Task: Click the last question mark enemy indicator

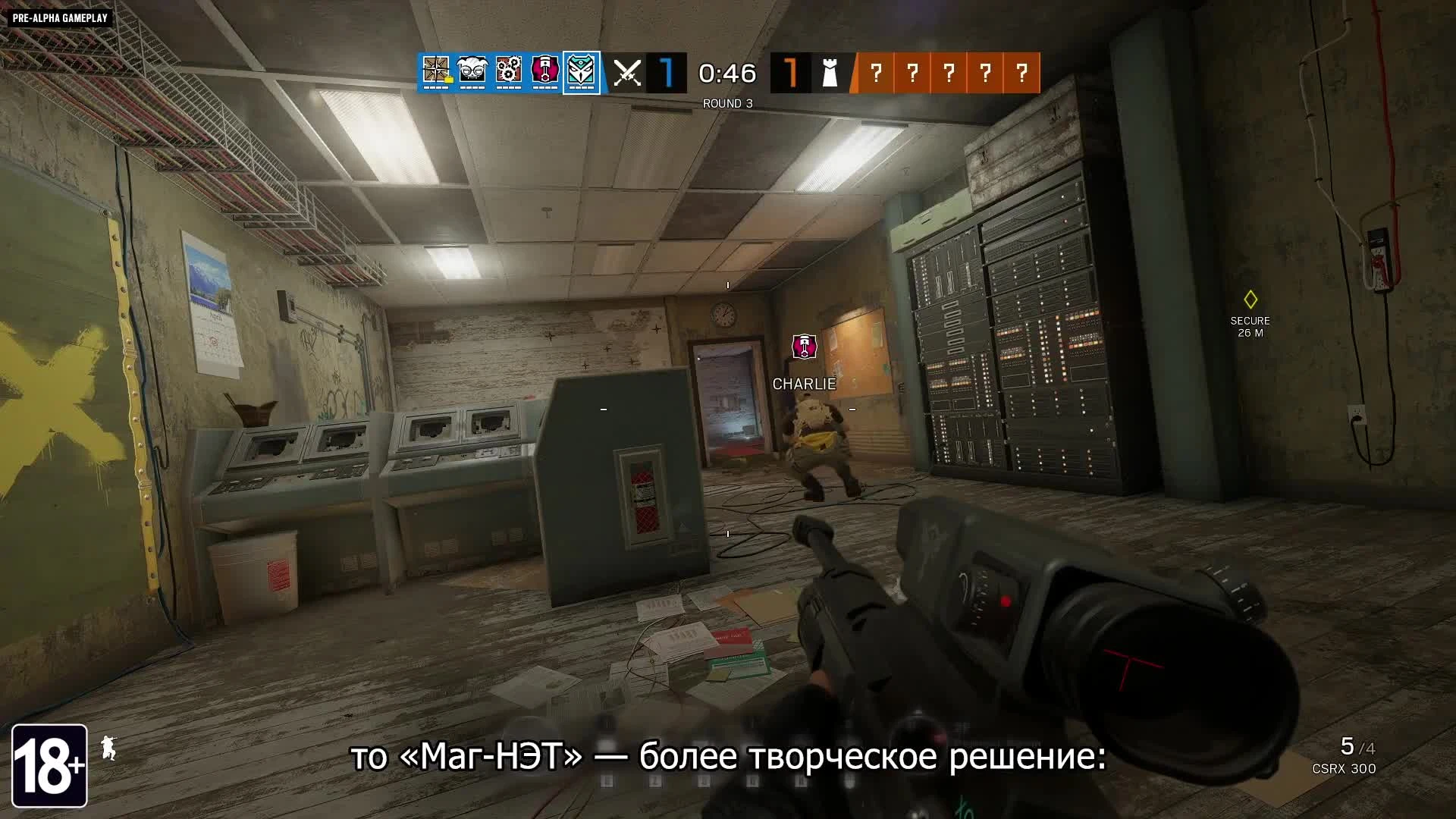Action: (1022, 72)
